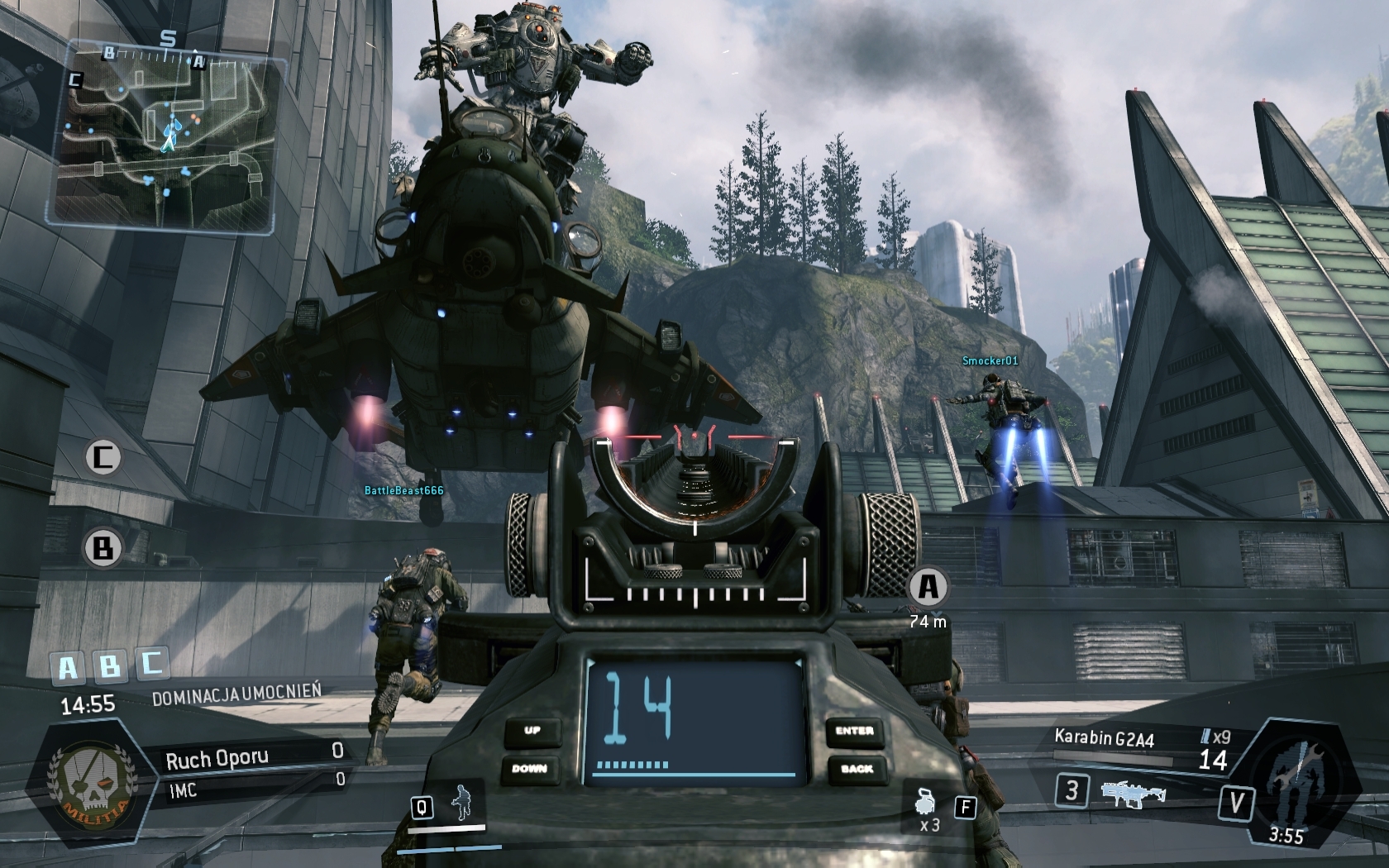
Task: Click the square hardpoint A status tile
Action: point(68,668)
